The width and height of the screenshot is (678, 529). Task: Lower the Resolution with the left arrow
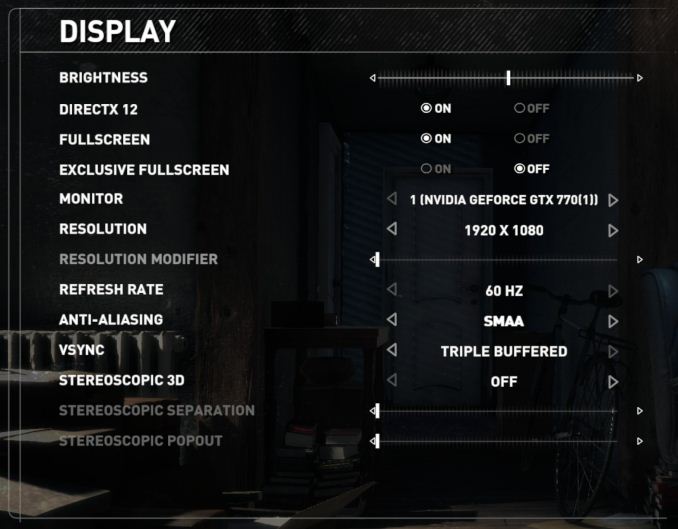point(391,230)
